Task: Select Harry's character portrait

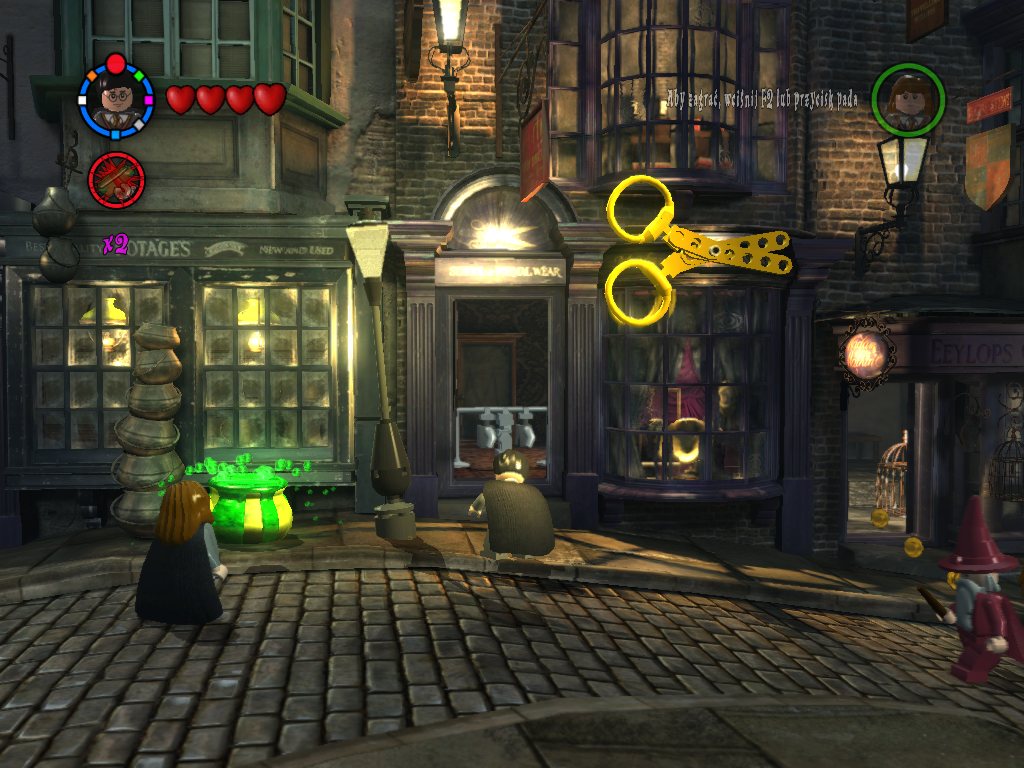Action: click(x=116, y=99)
